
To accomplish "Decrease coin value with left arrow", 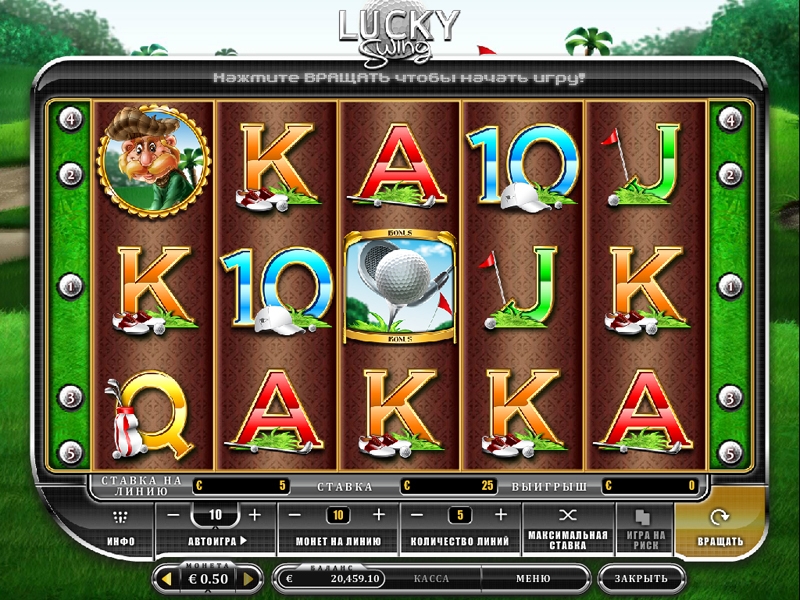I will click(x=162, y=579).
